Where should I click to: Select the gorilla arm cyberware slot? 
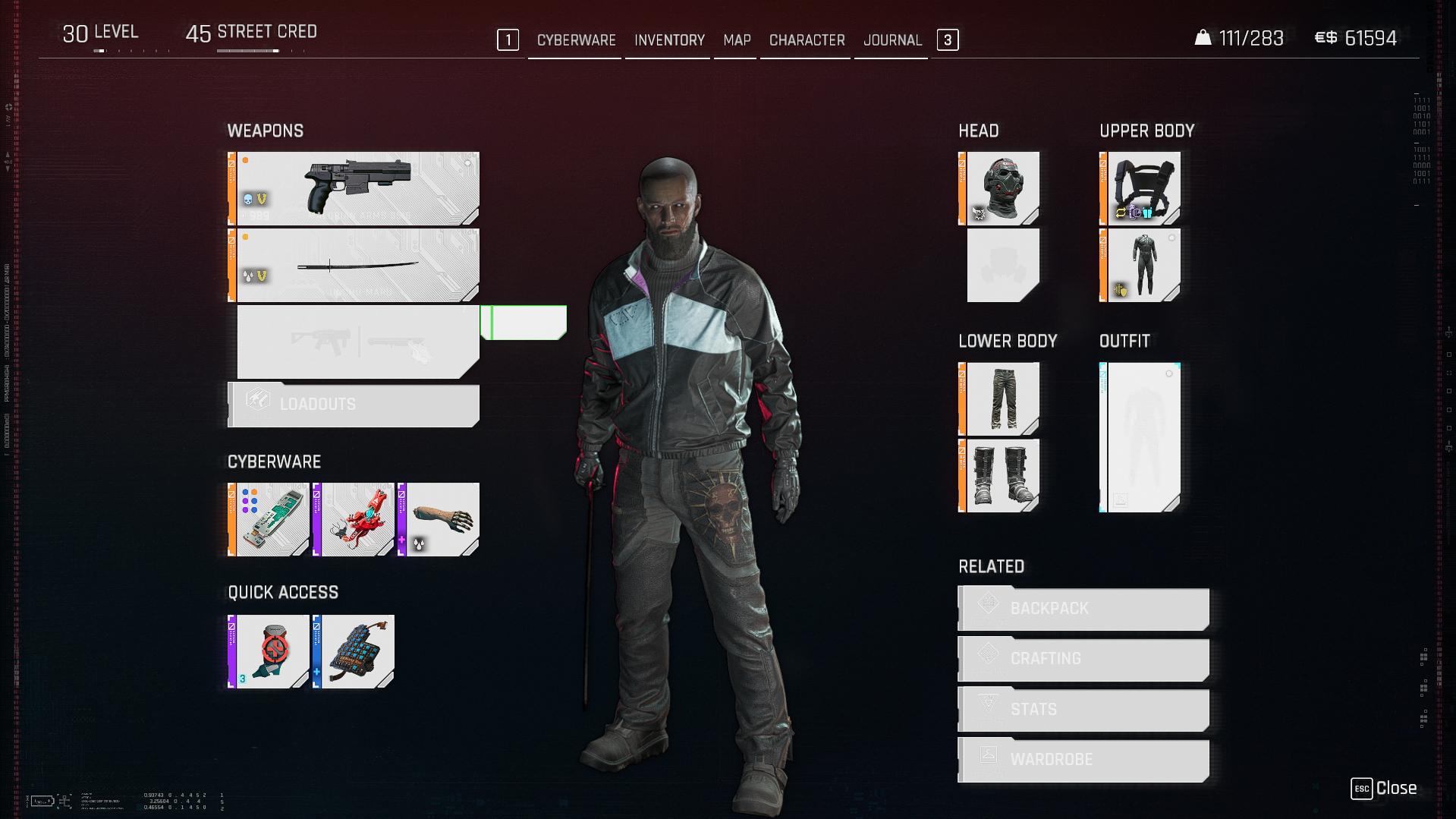tap(440, 520)
